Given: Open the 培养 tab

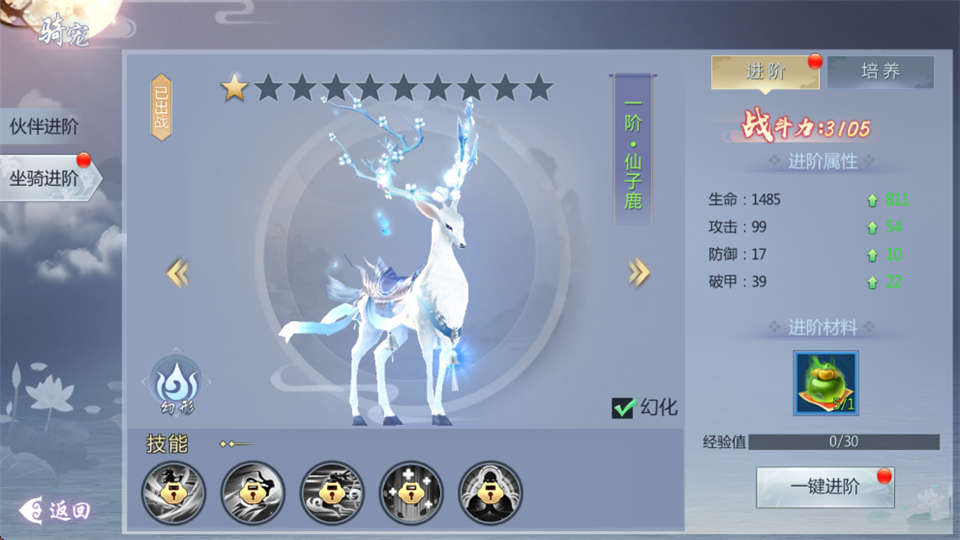Looking at the screenshot, I should pyautogui.click(x=880, y=72).
